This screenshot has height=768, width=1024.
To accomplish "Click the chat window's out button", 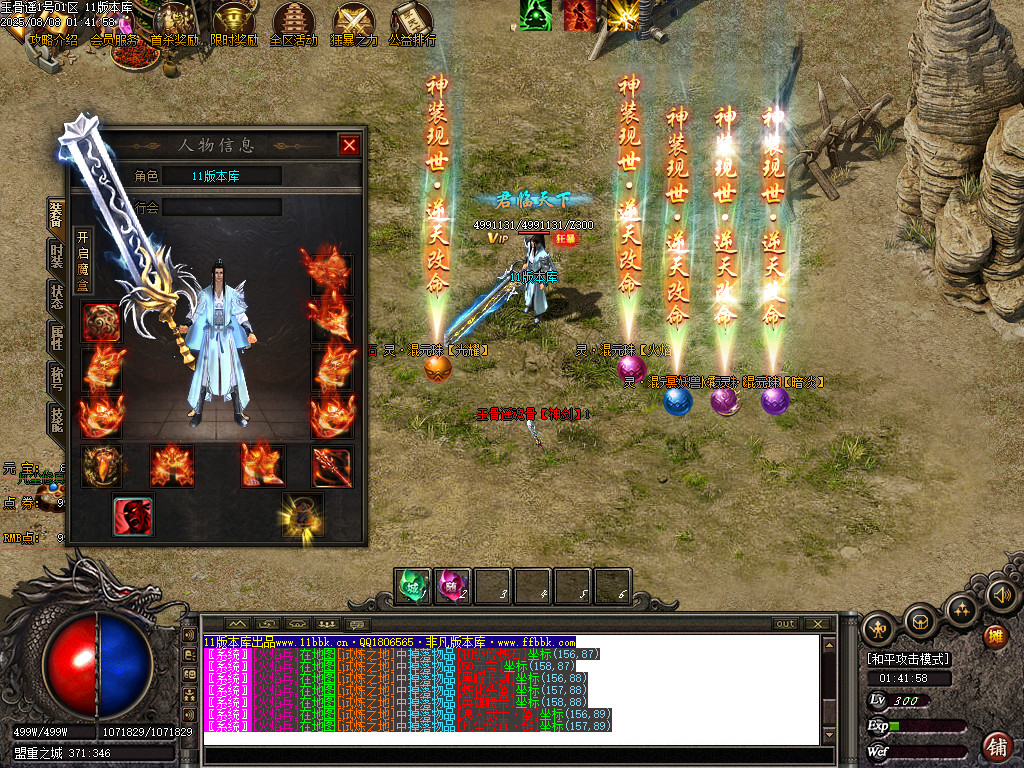I will tap(785, 624).
